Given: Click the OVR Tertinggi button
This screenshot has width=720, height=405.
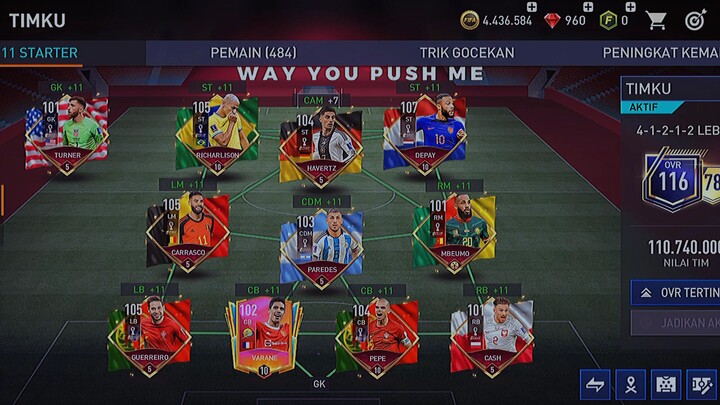Looking at the screenshot, I should (x=676, y=292).
